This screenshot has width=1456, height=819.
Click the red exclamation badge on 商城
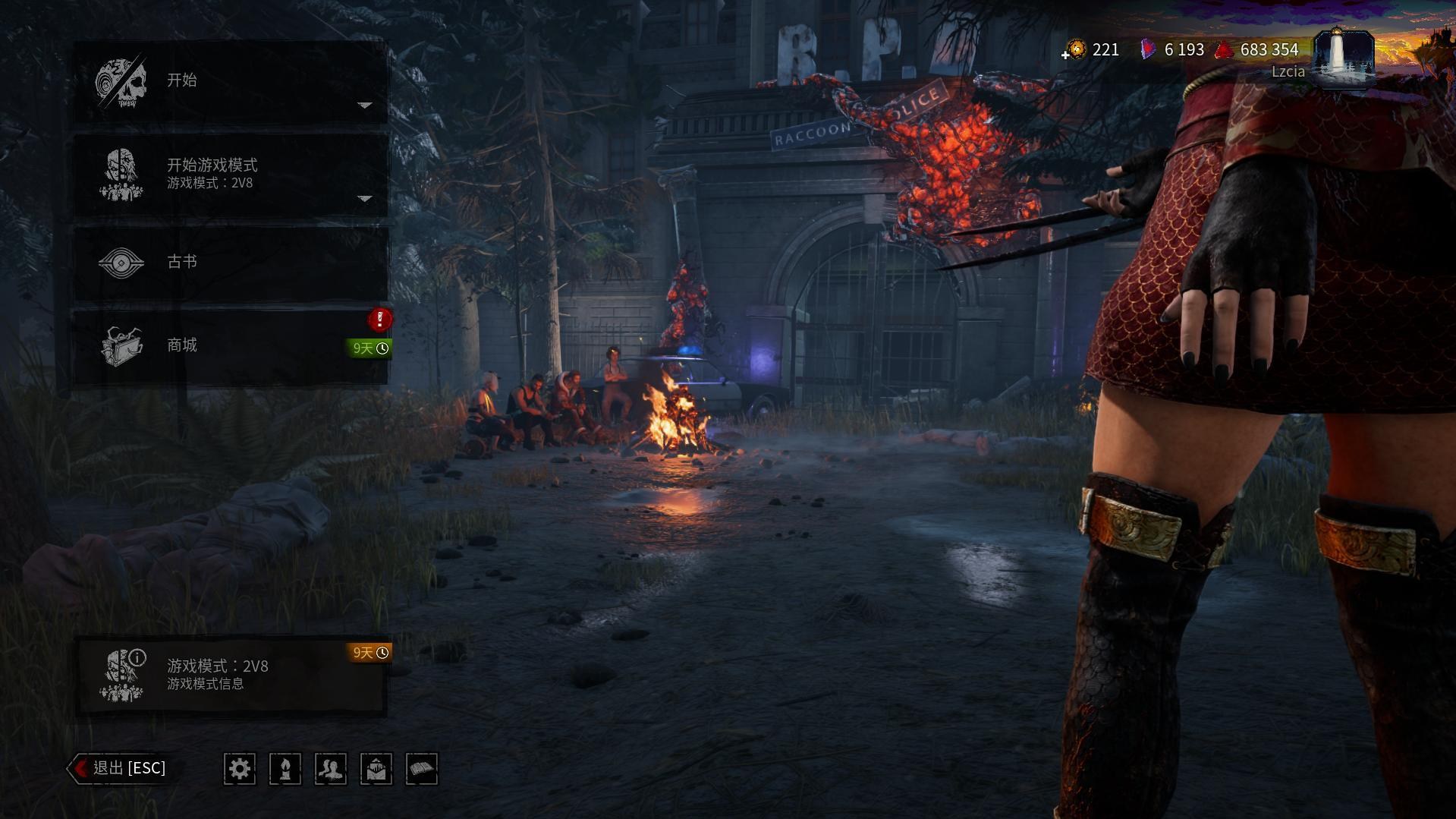tap(377, 320)
